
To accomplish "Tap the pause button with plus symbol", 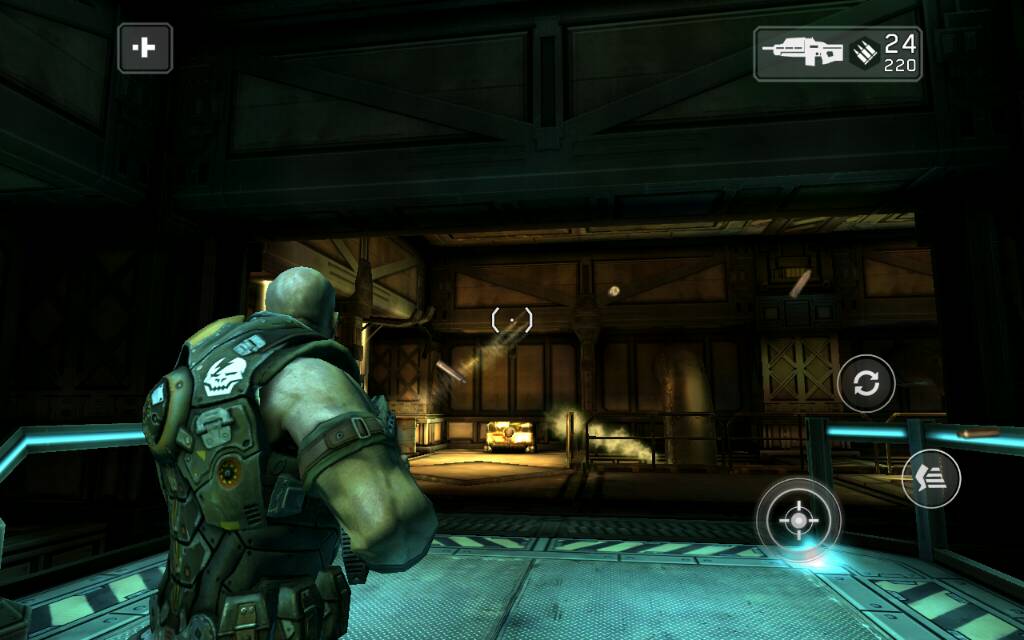I will tap(145, 48).
